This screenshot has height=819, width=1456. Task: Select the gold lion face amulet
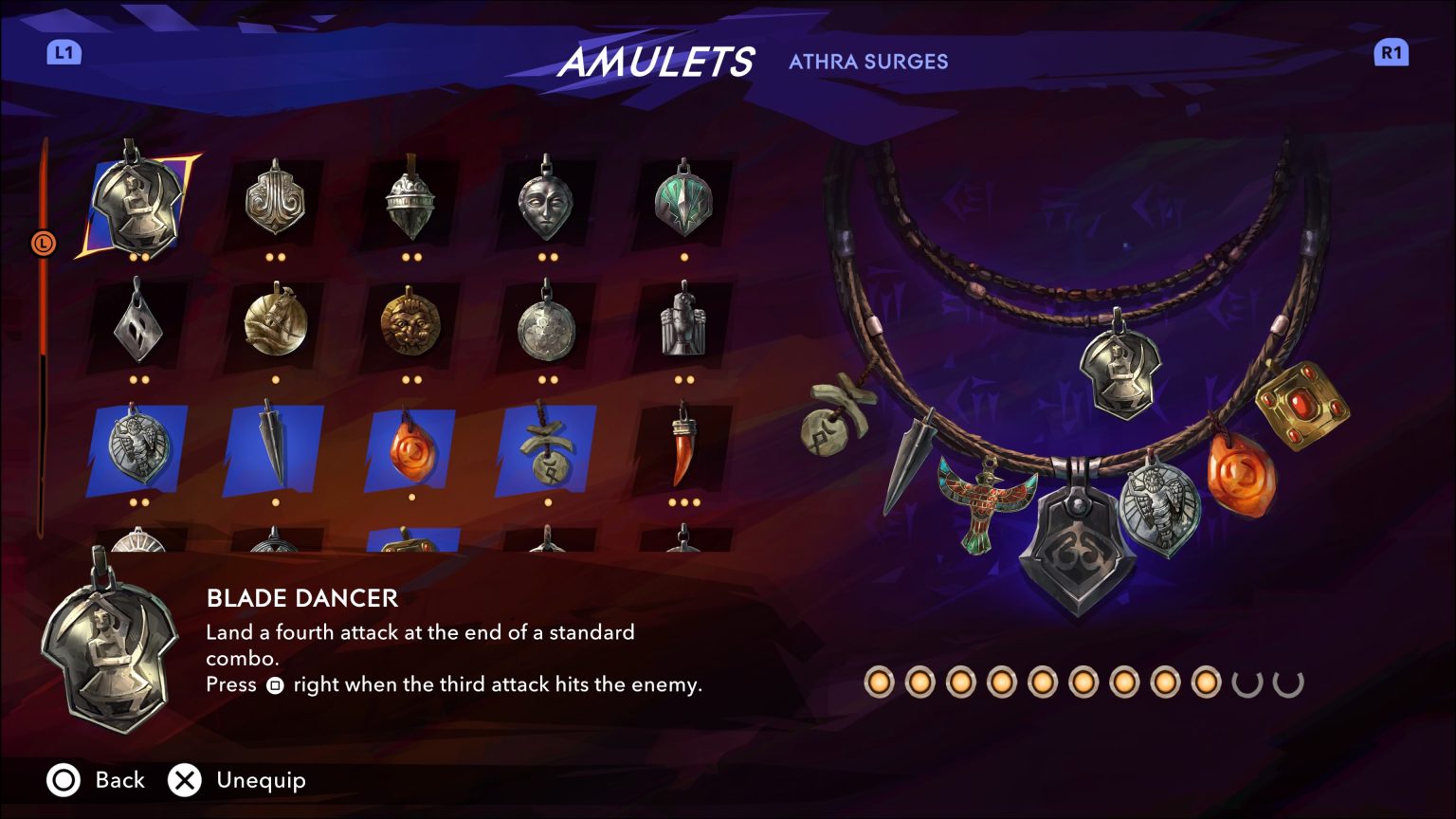click(410, 327)
